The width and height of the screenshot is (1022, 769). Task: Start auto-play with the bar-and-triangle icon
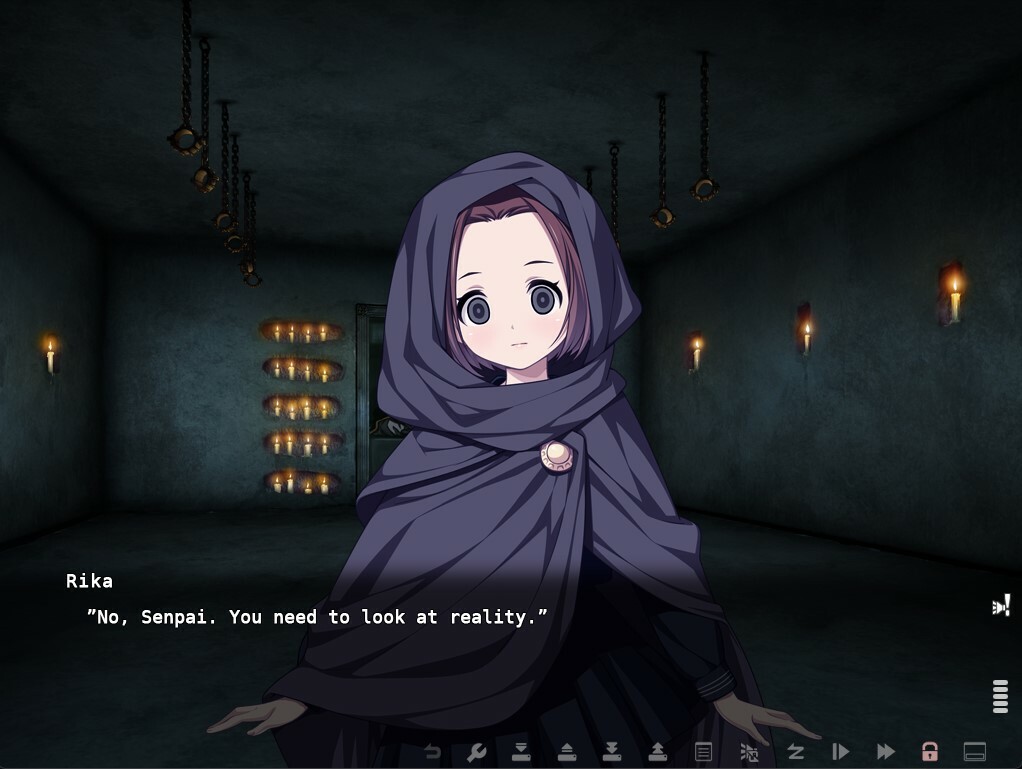[841, 752]
